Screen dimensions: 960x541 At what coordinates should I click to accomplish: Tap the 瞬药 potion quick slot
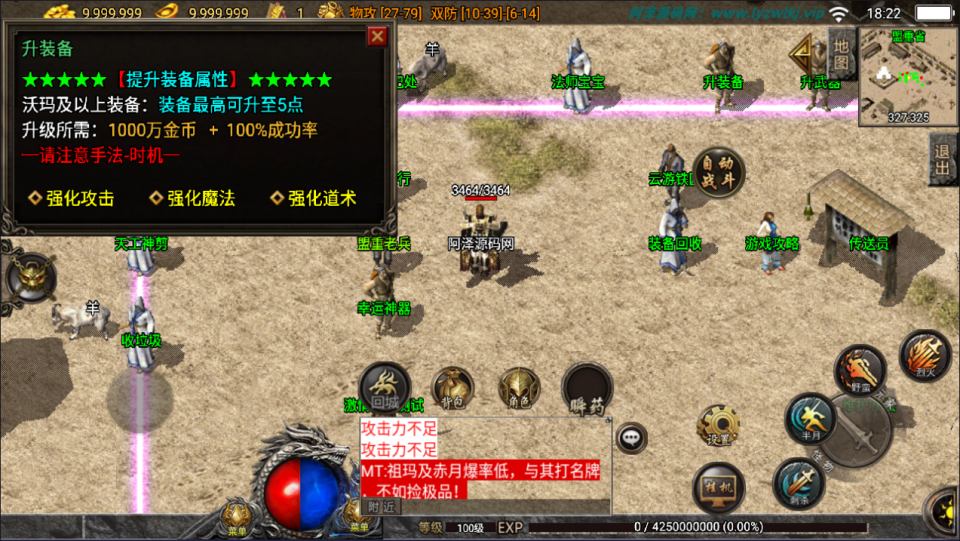click(587, 389)
